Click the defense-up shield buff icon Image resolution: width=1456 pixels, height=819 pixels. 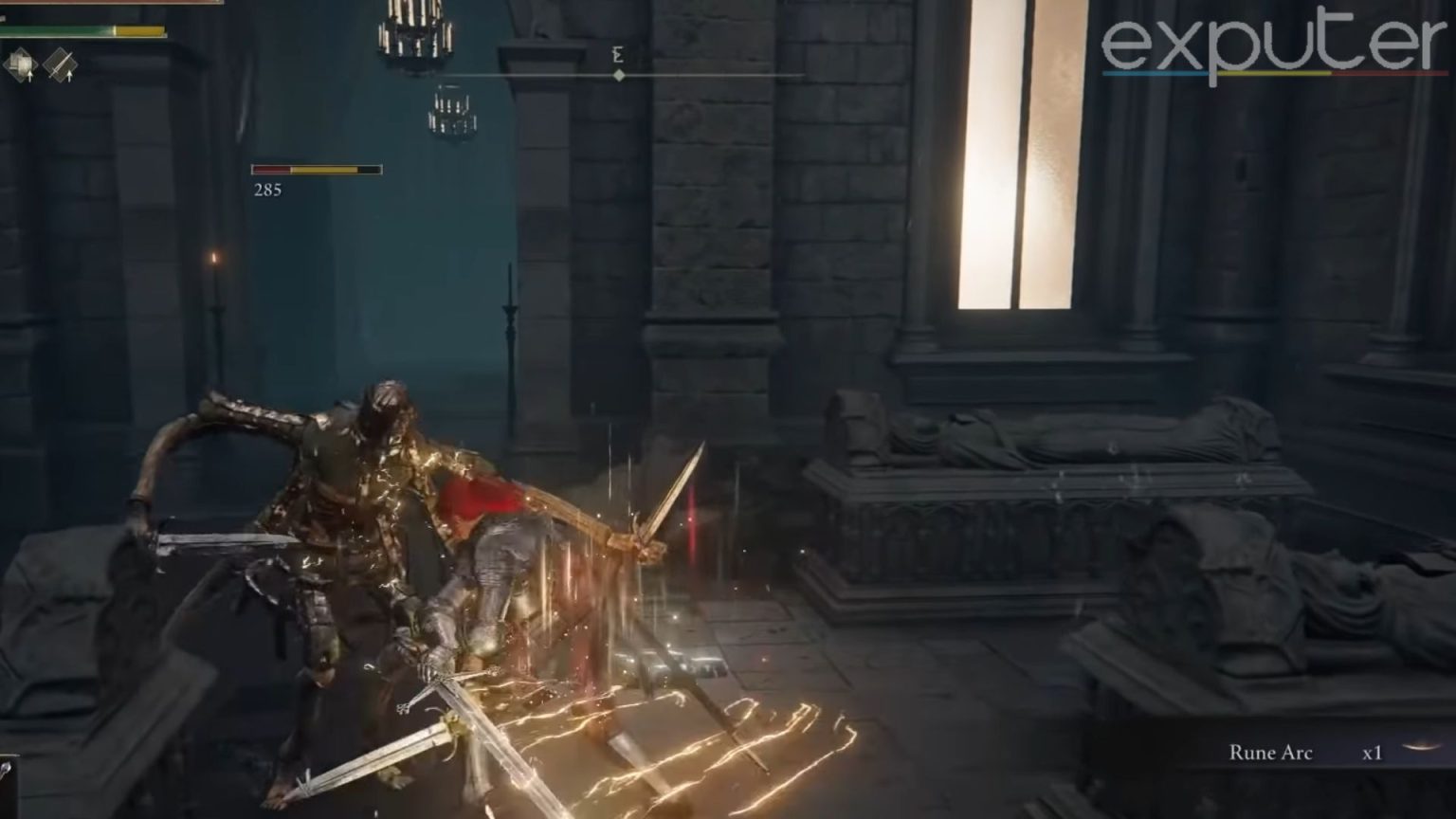20,64
